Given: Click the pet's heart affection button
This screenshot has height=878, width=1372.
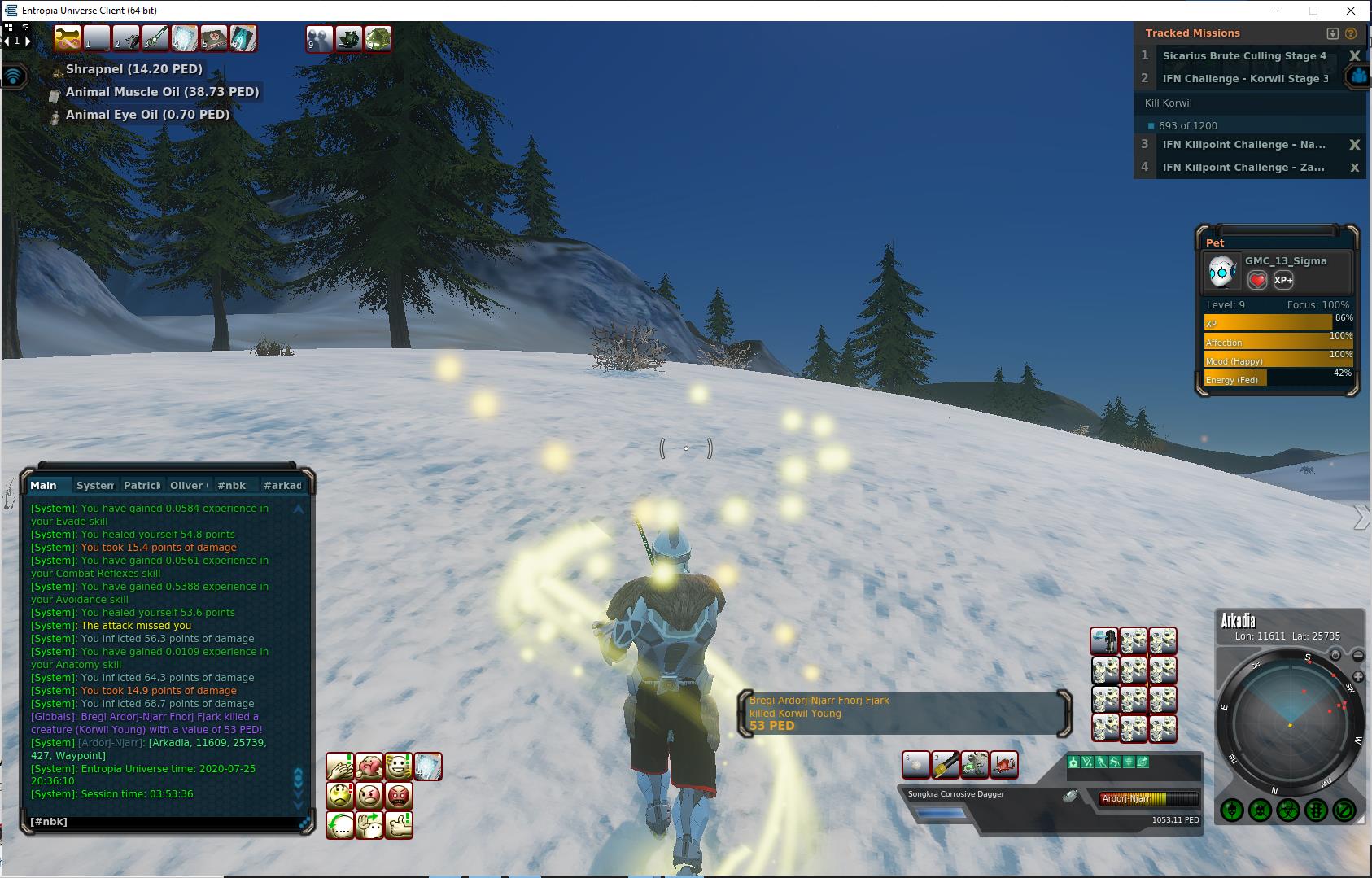Looking at the screenshot, I should pos(1257,280).
